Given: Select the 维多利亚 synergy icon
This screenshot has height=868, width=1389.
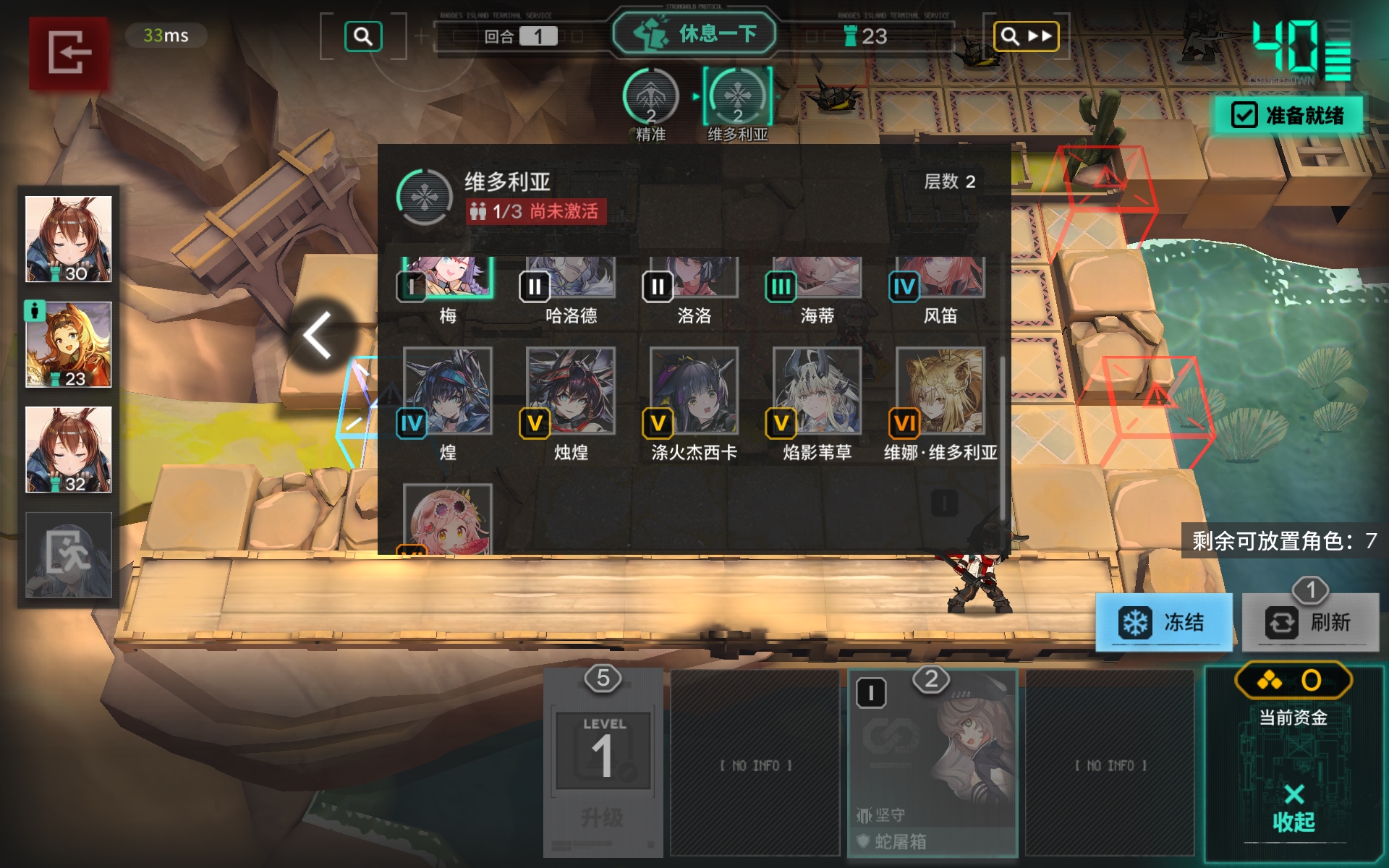Looking at the screenshot, I should click(737, 99).
